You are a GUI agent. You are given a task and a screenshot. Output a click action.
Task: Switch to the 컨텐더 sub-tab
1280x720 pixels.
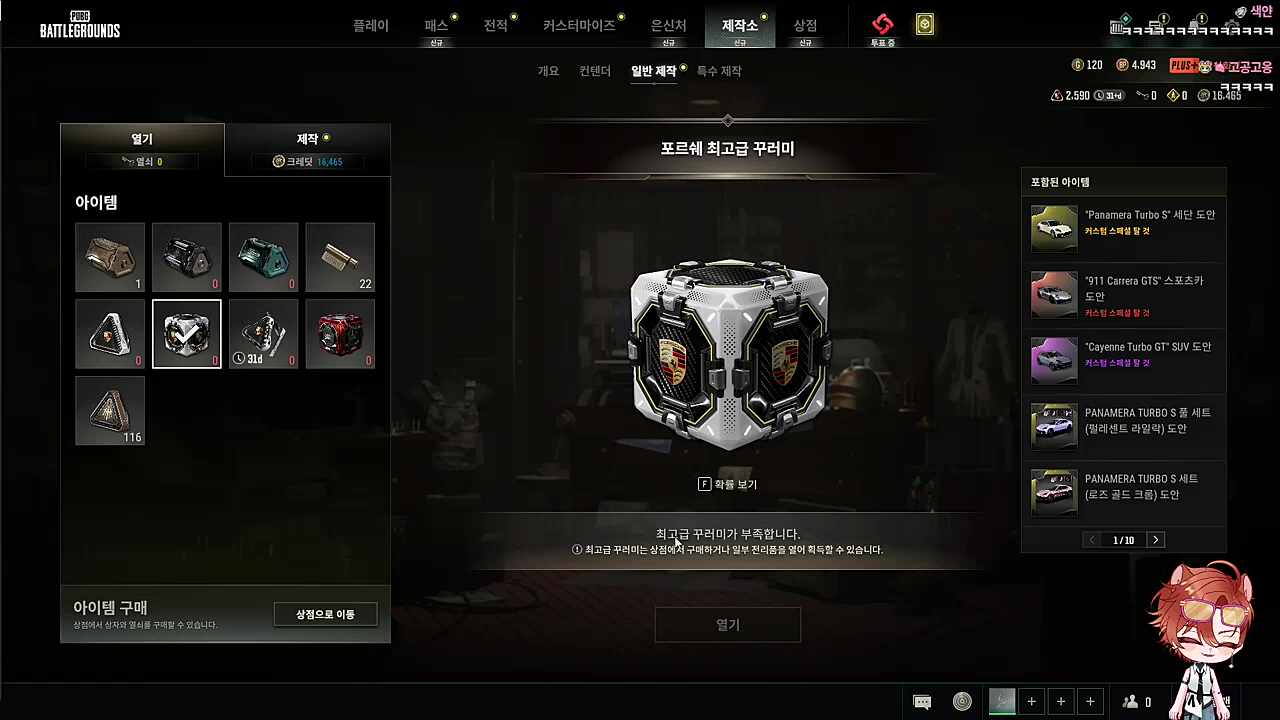(x=595, y=71)
